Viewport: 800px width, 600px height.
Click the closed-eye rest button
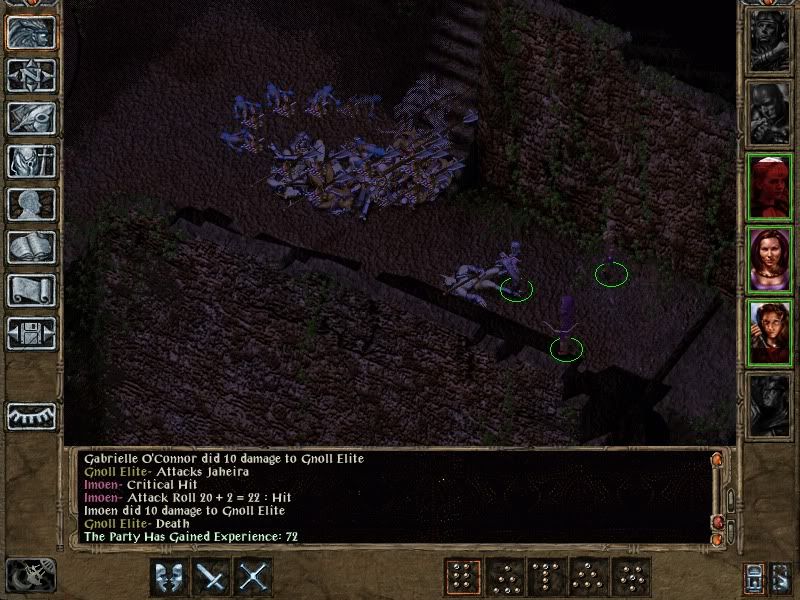(31, 414)
